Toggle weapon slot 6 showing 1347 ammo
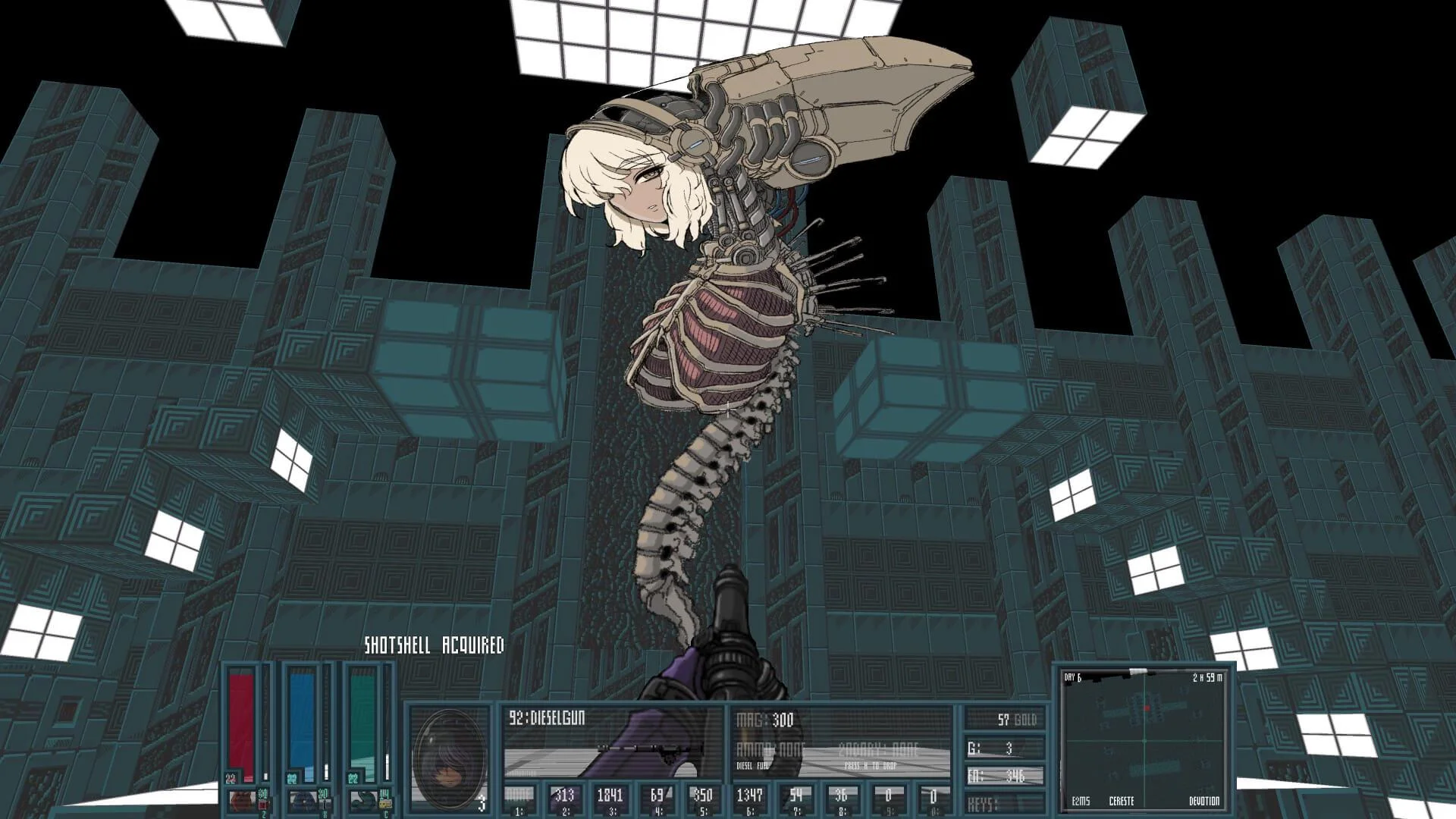The image size is (1456, 819). (x=751, y=798)
